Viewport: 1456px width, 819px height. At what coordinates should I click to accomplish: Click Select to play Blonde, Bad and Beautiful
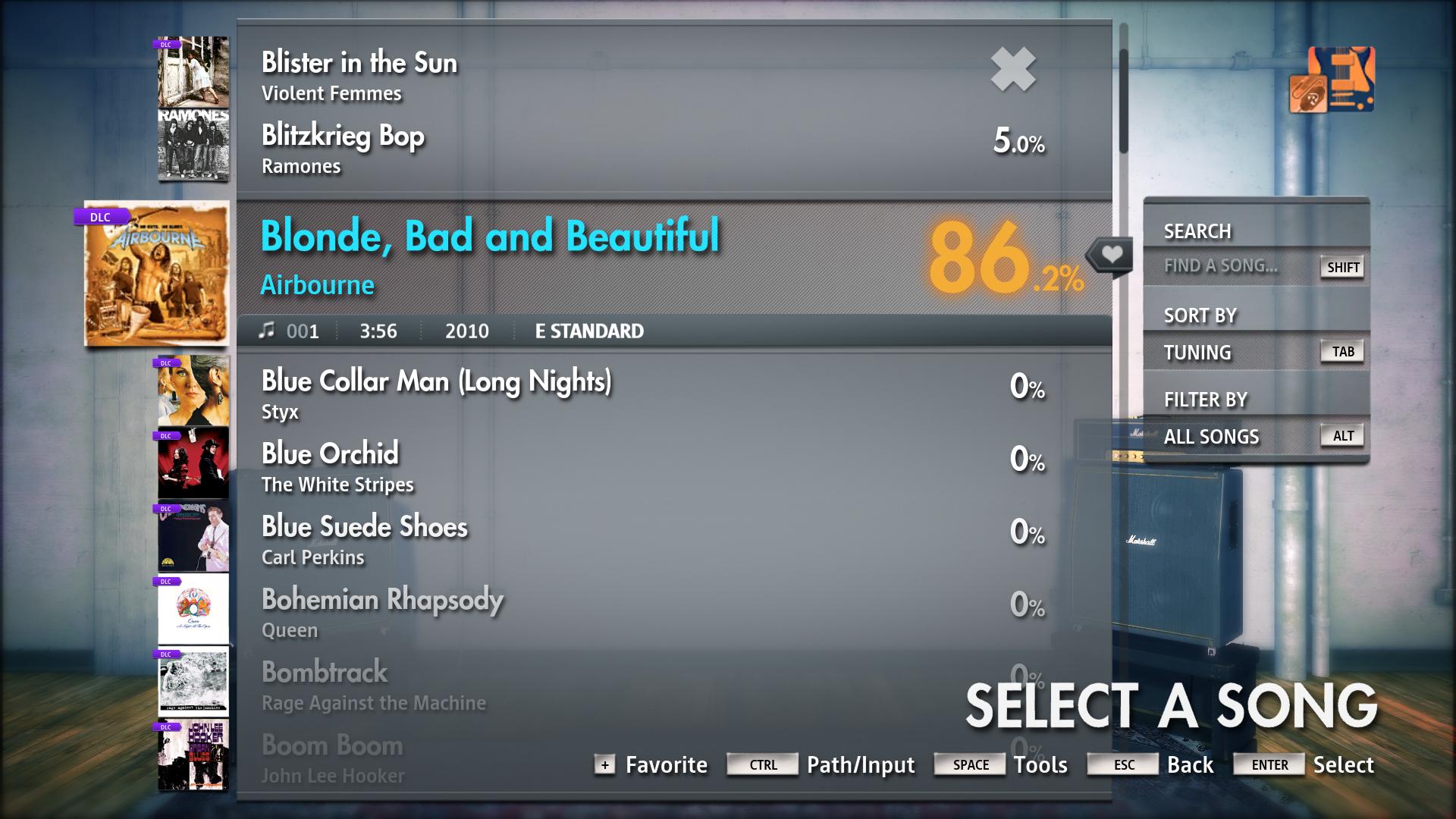click(x=1345, y=765)
